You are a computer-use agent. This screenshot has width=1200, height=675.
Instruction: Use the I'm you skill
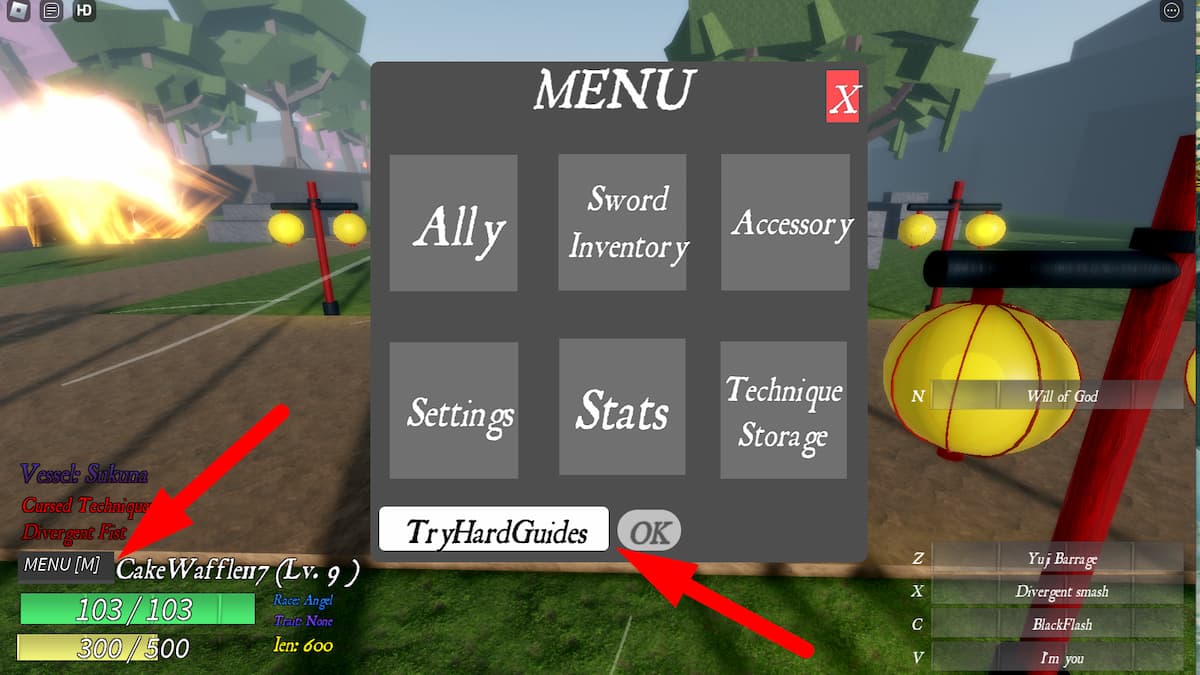pos(1060,657)
